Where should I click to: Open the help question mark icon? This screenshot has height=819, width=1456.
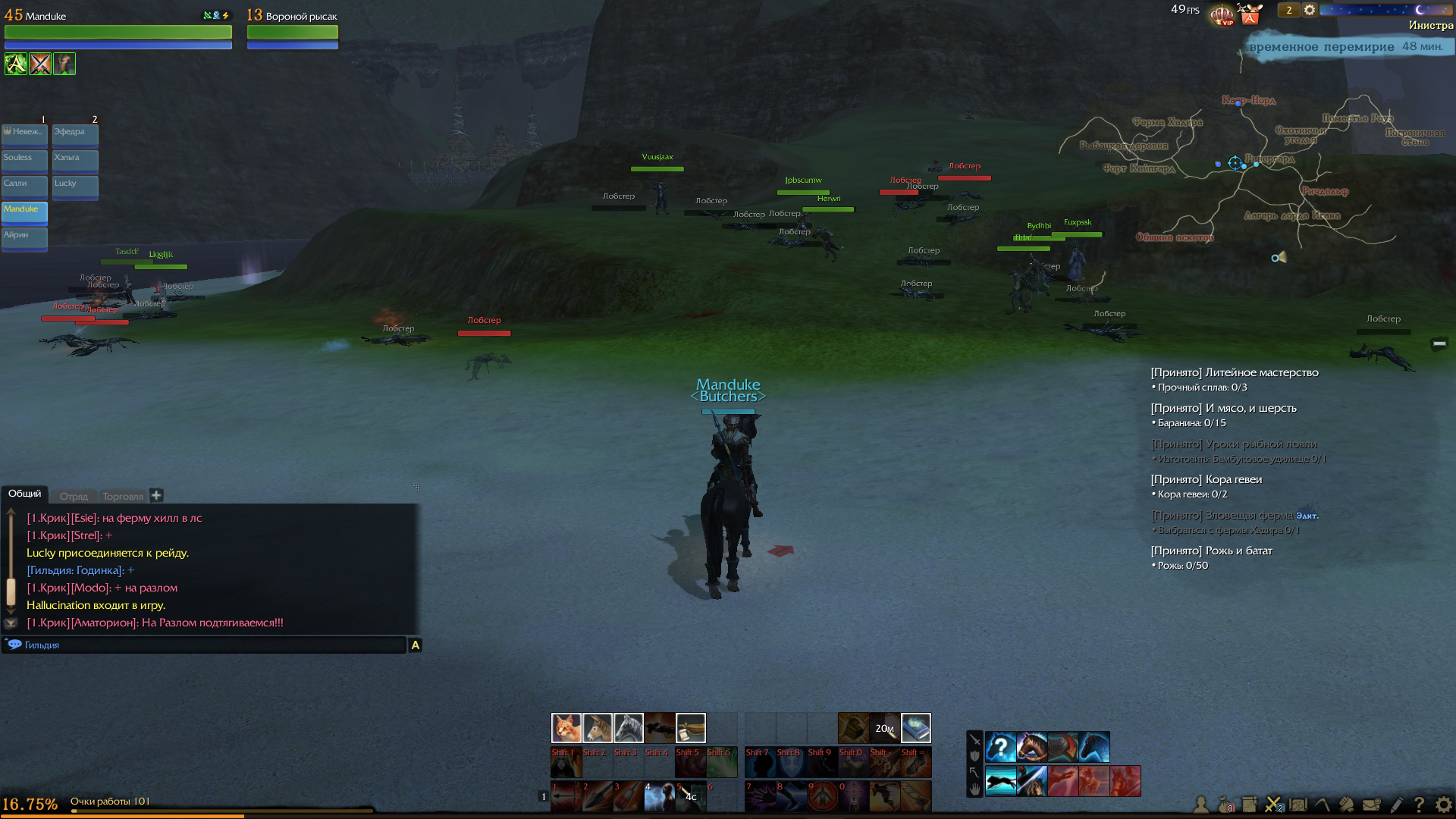1419,805
